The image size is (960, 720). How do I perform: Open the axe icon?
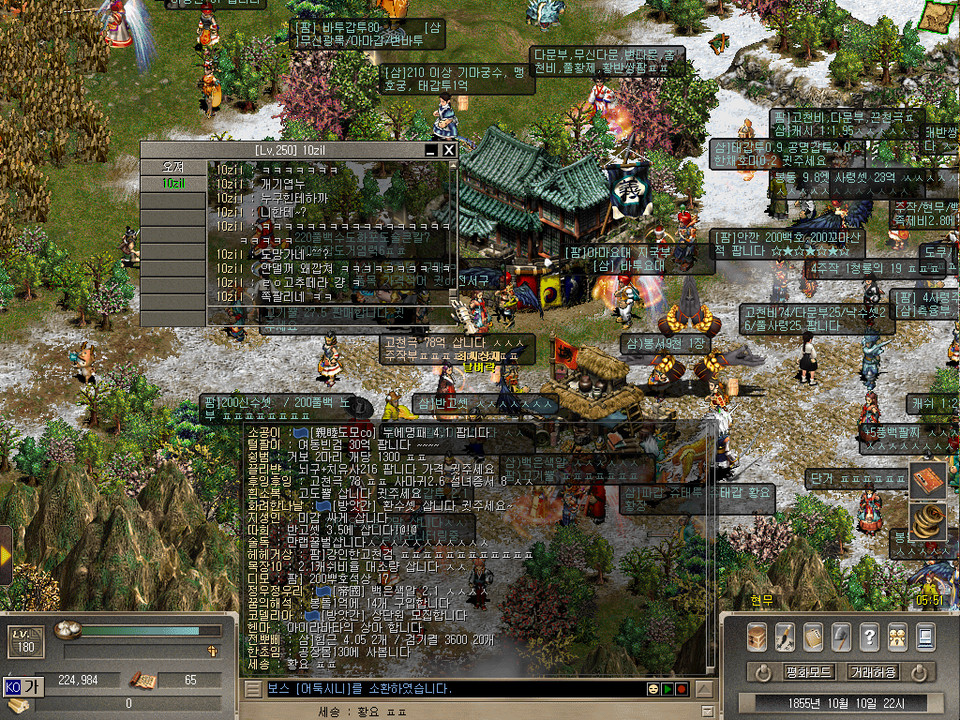[x=842, y=636]
